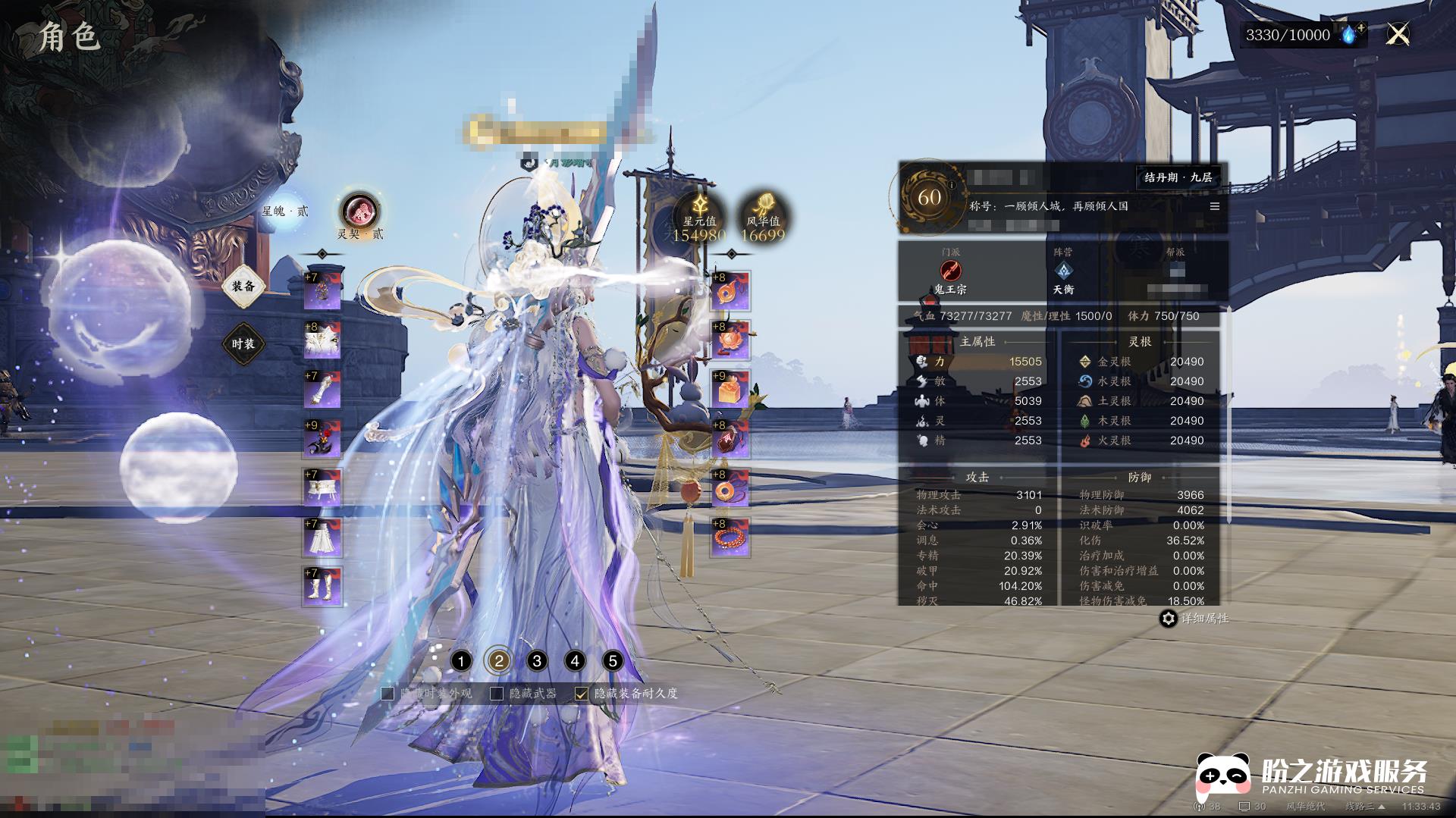This screenshot has width=1456, height=818.
Task: Select the +7 white boots slot
Action: point(322,587)
